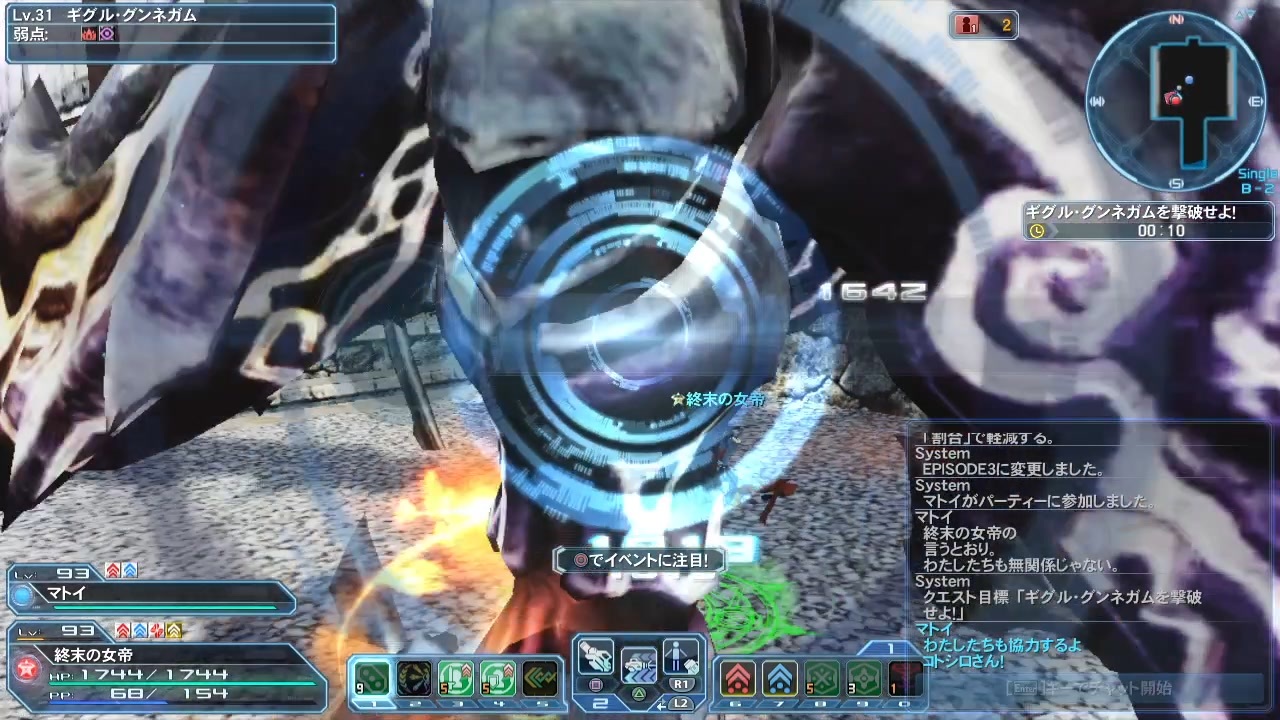
Task: Click the fire weakness icon on enemy info panel
Action: (88, 33)
